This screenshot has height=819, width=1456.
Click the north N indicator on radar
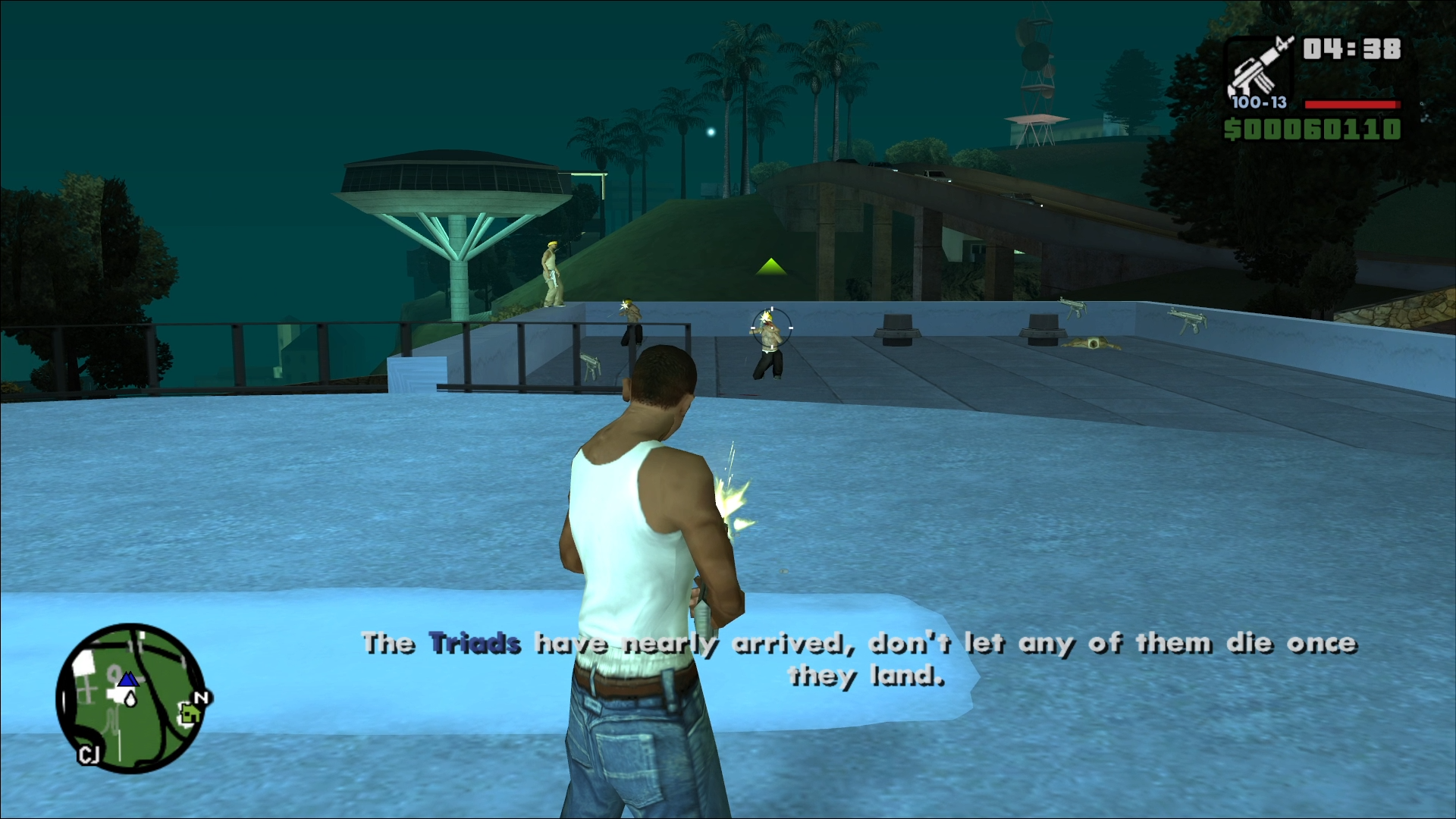pyautogui.click(x=201, y=698)
